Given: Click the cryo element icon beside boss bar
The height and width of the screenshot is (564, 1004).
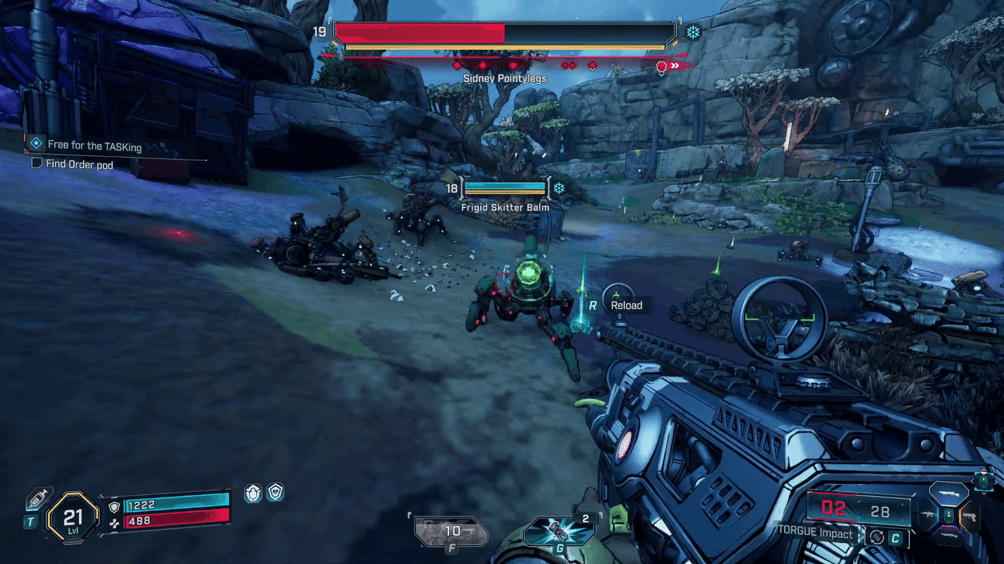Looking at the screenshot, I should point(692,32).
